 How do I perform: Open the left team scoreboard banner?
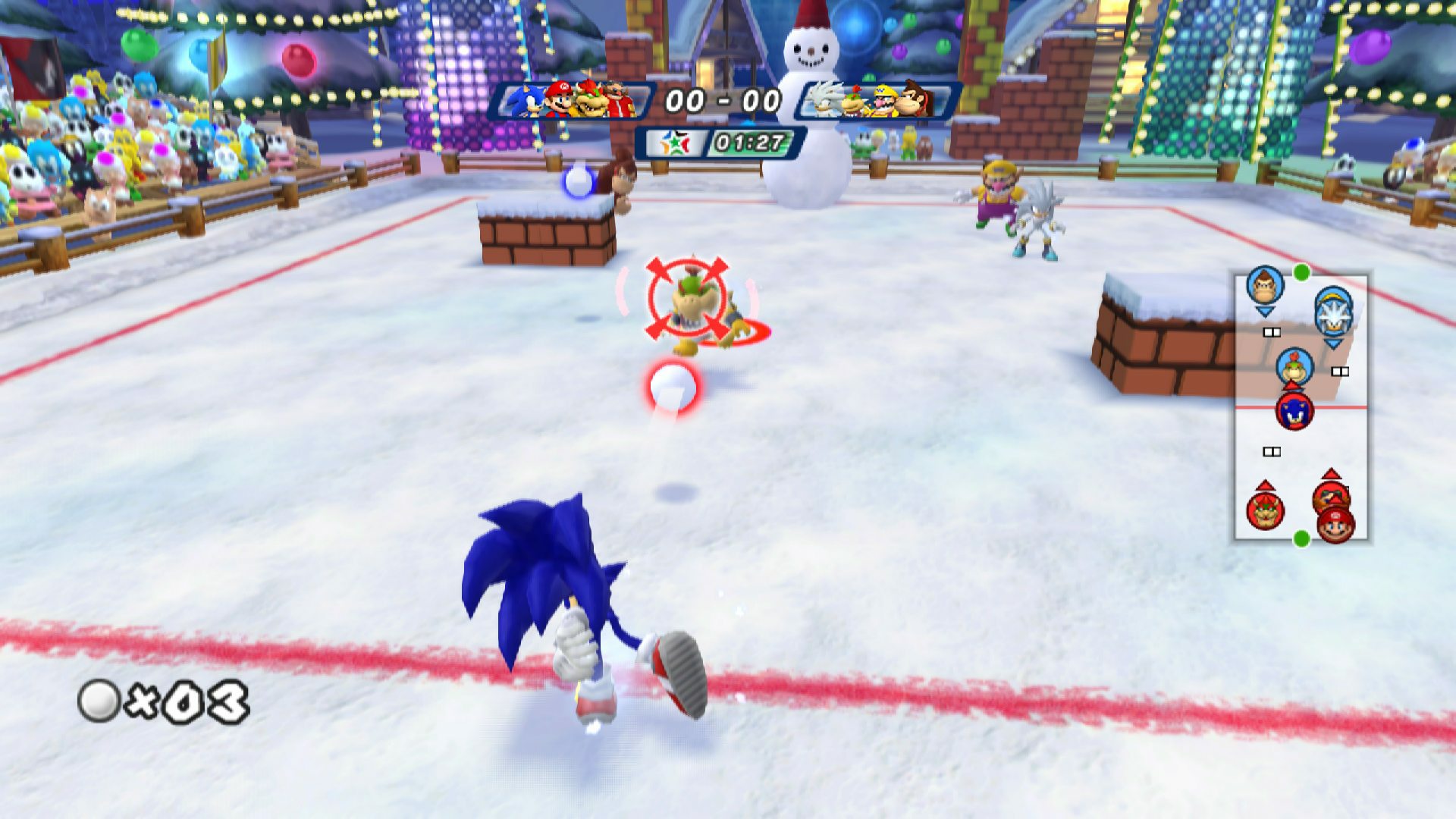576,101
